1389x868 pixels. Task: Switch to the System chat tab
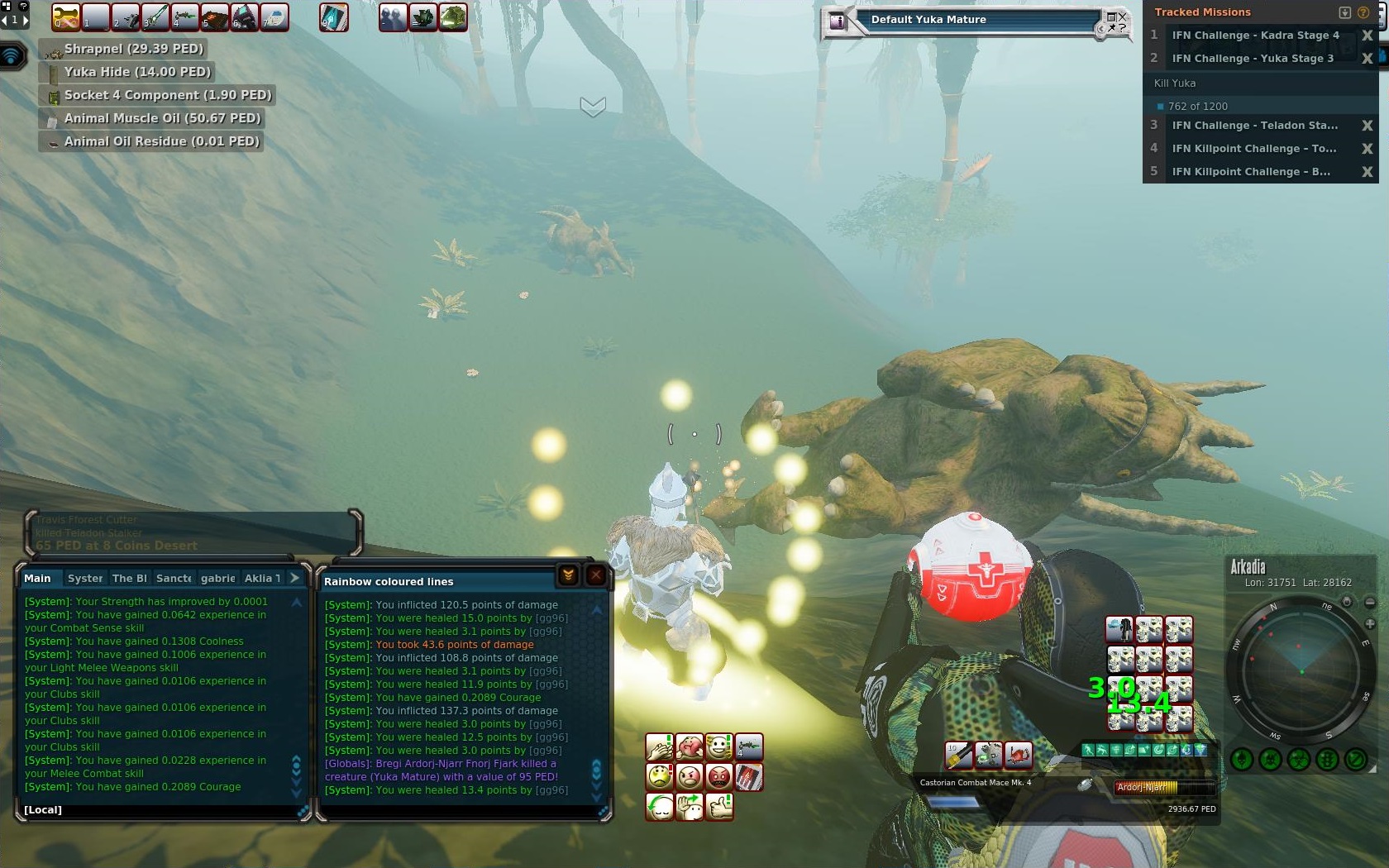85,579
